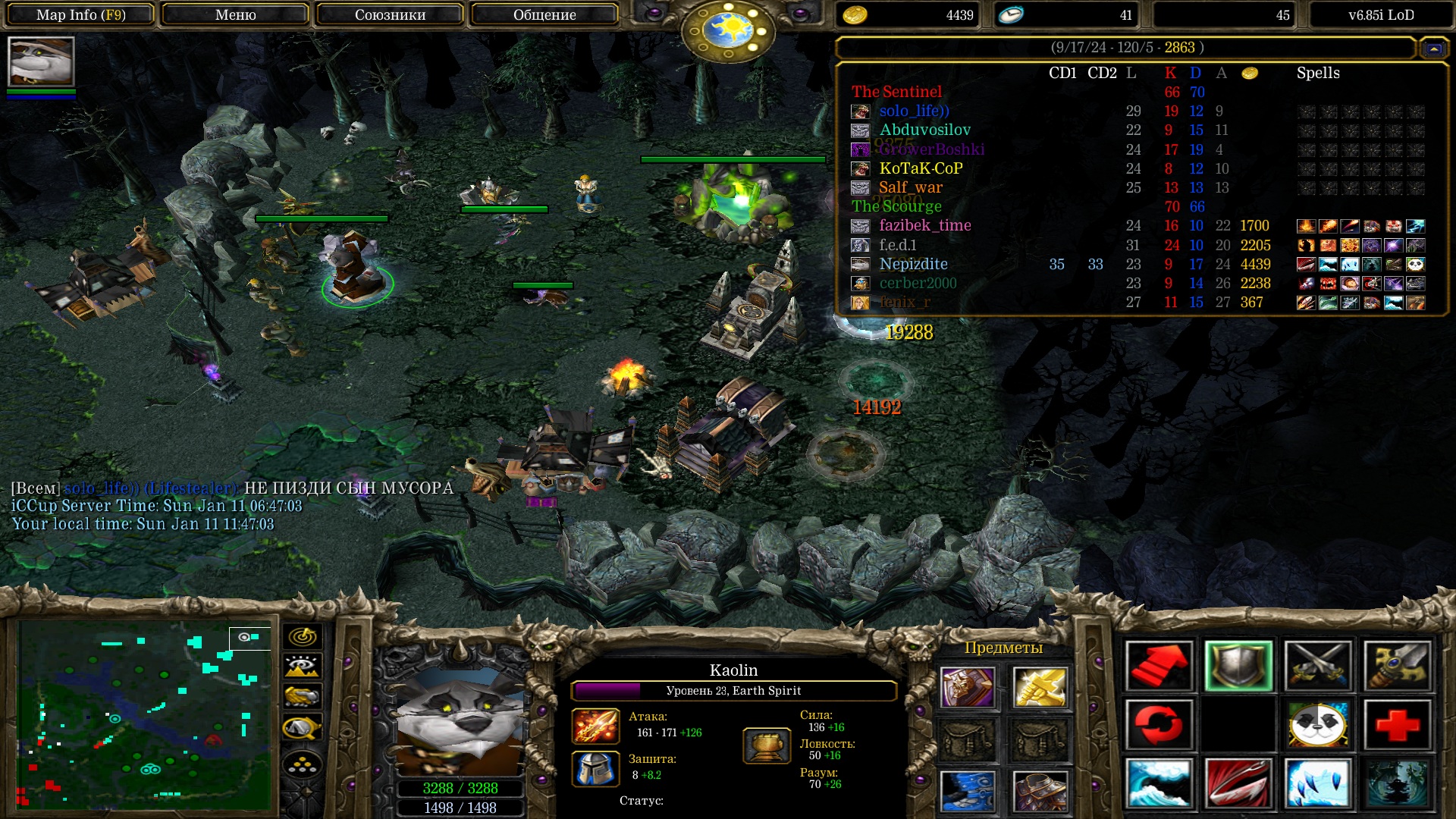The image size is (1456, 819).
Task: Select the single sword Attack command
Action: pos(1398,666)
